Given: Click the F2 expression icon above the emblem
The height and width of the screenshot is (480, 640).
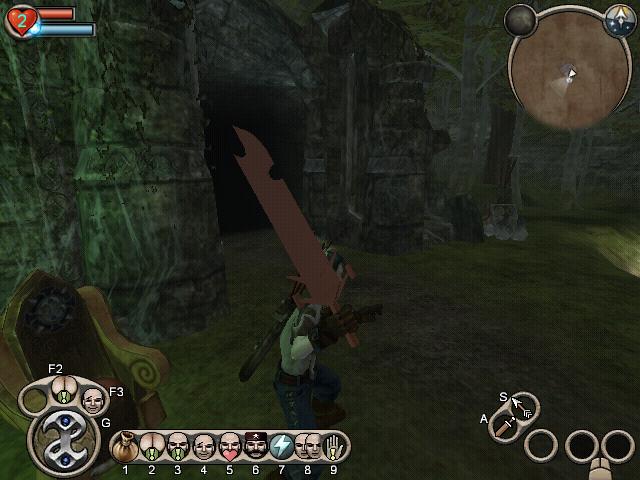Looking at the screenshot, I should tap(63, 389).
